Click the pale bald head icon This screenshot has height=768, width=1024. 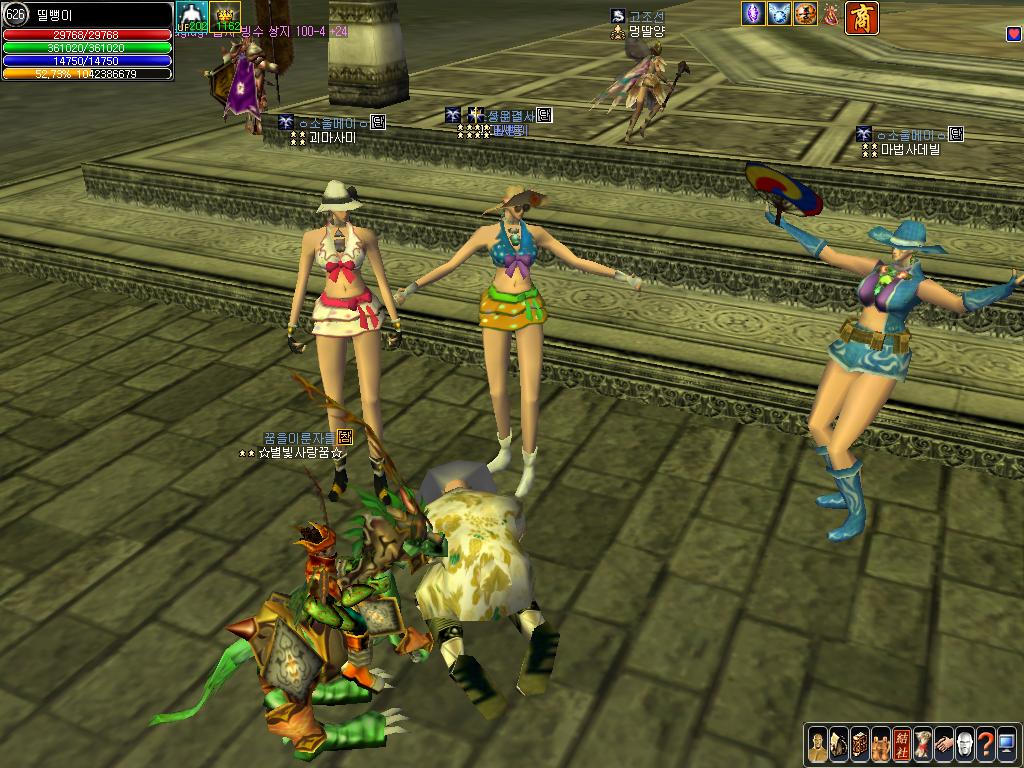point(965,742)
